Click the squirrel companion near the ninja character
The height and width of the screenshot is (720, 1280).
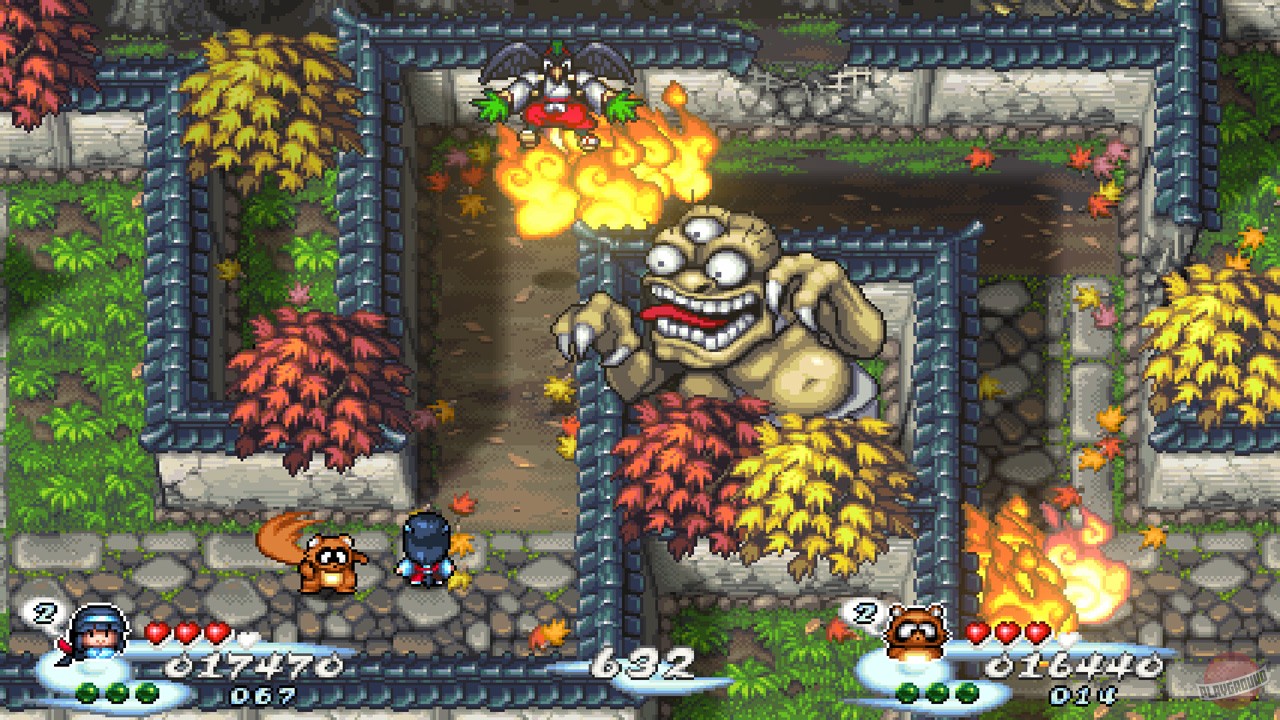[330, 560]
